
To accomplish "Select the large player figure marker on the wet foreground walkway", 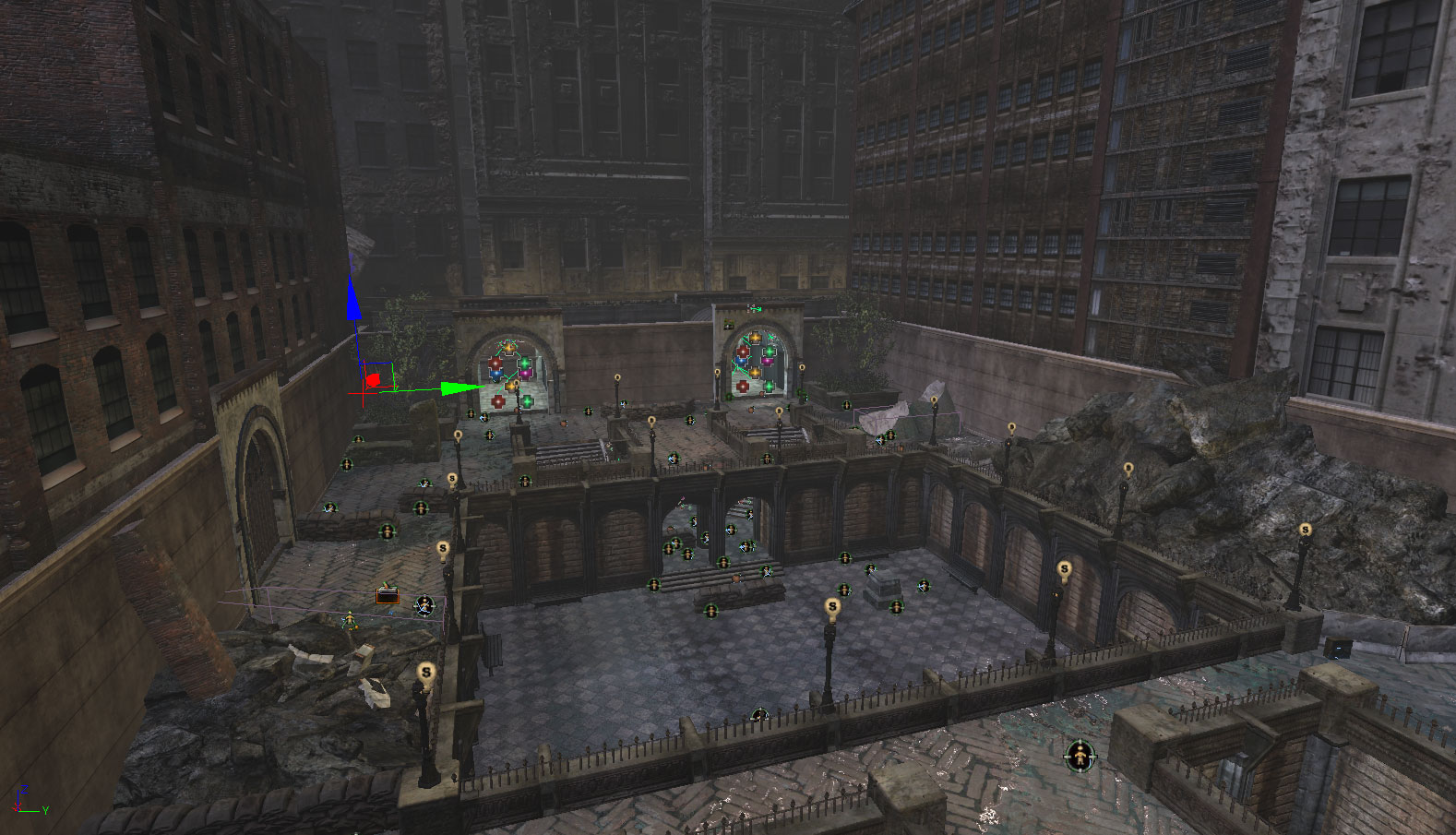I will click(1080, 757).
